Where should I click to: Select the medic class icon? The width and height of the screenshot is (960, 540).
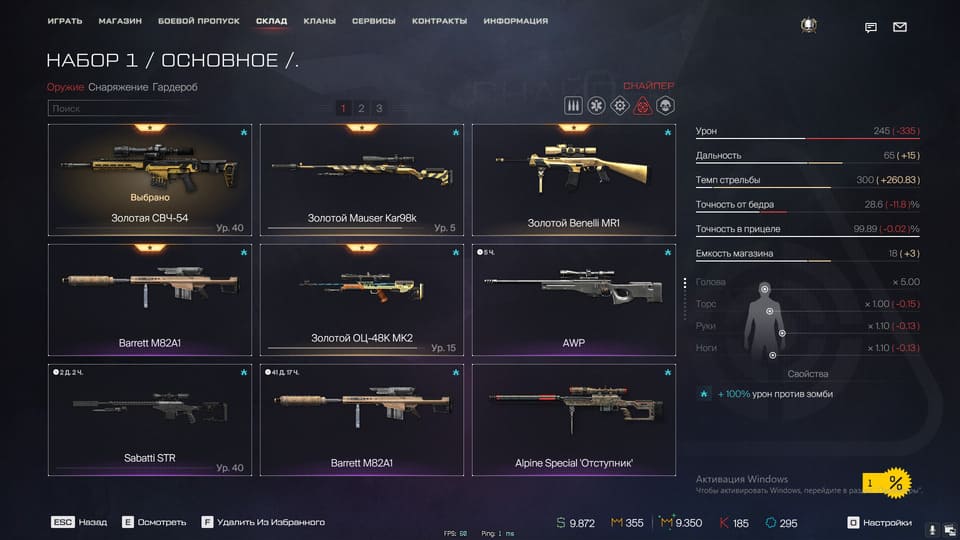click(596, 105)
